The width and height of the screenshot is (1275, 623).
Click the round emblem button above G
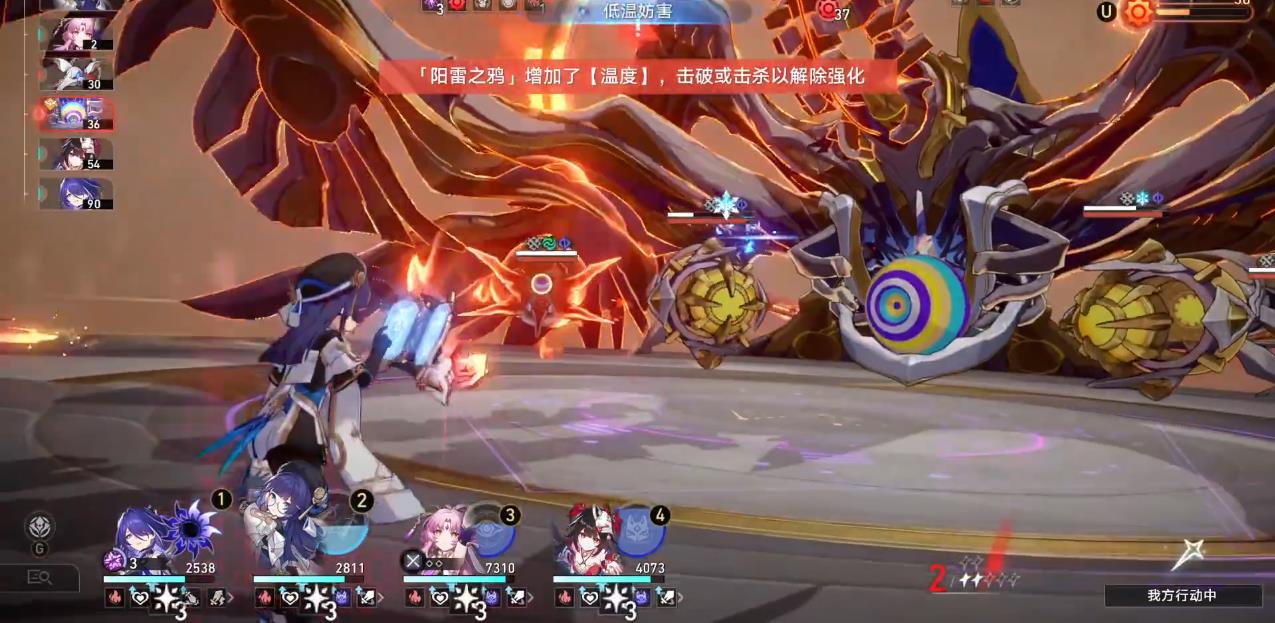pyautogui.click(x=39, y=525)
